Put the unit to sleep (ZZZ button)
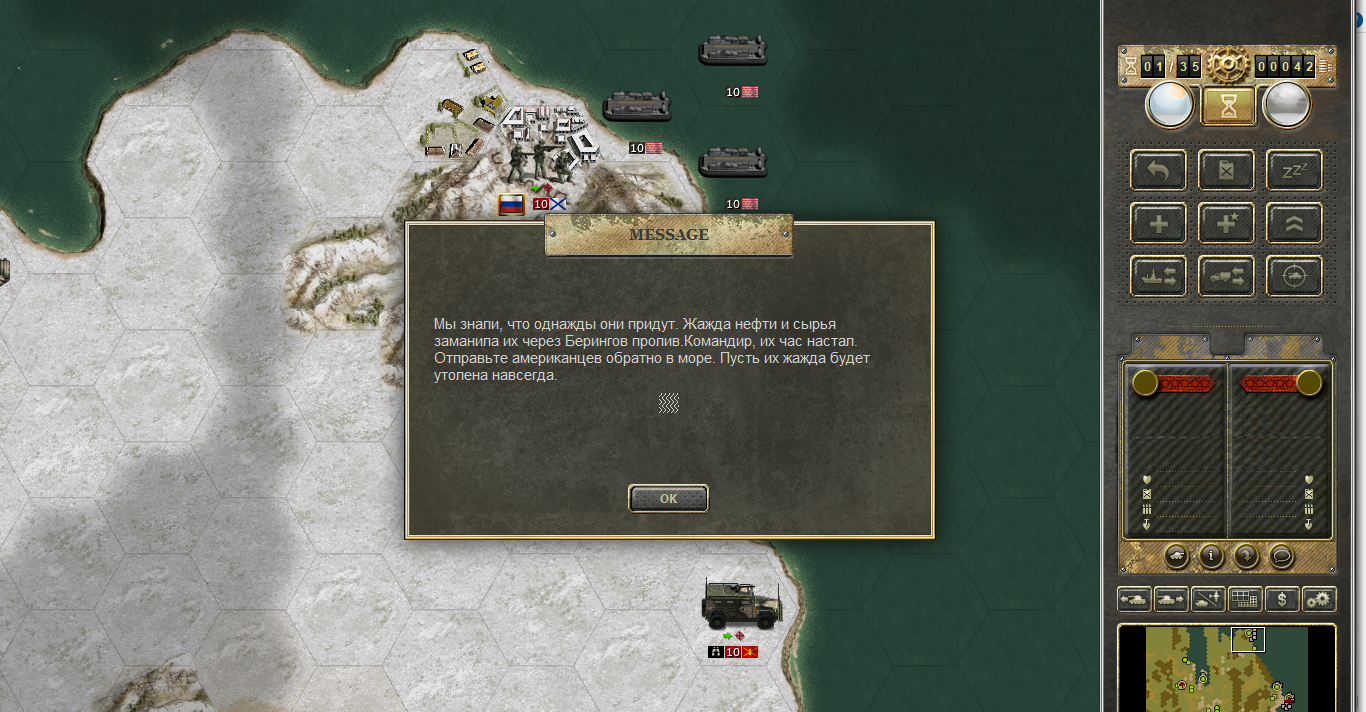 (x=1294, y=170)
